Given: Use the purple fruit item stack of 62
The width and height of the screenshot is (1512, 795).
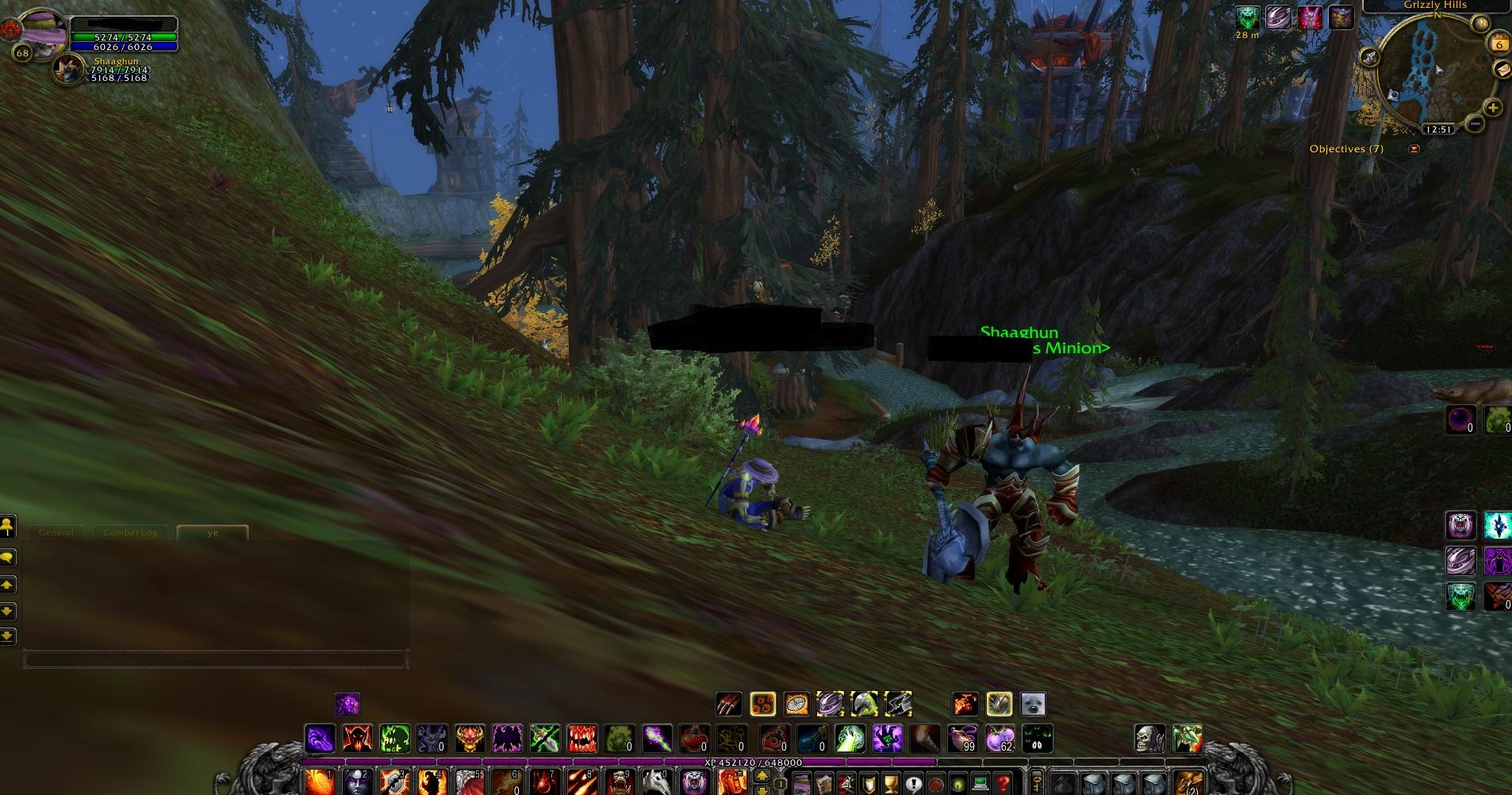Looking at the screenshot, I should coord(1000,739).
